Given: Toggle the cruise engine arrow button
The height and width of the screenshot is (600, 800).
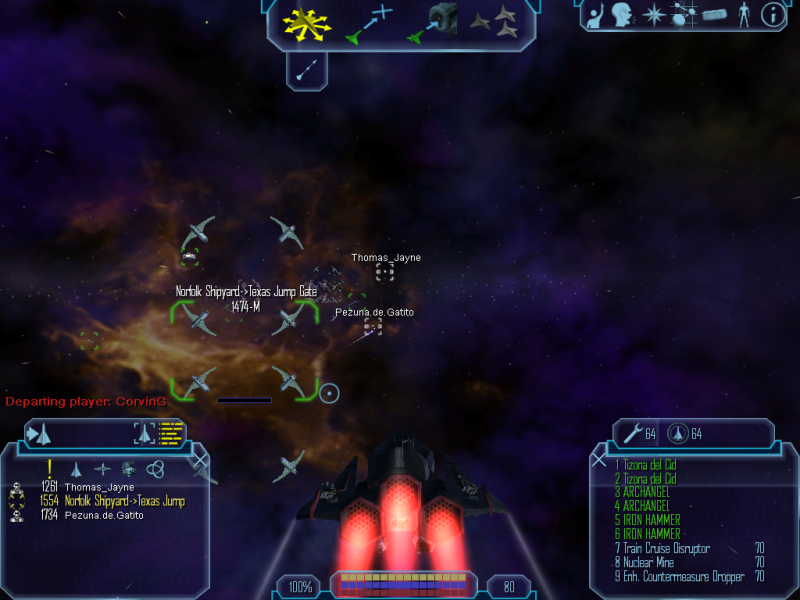Looking at the screenshot, I should [308, 70].
